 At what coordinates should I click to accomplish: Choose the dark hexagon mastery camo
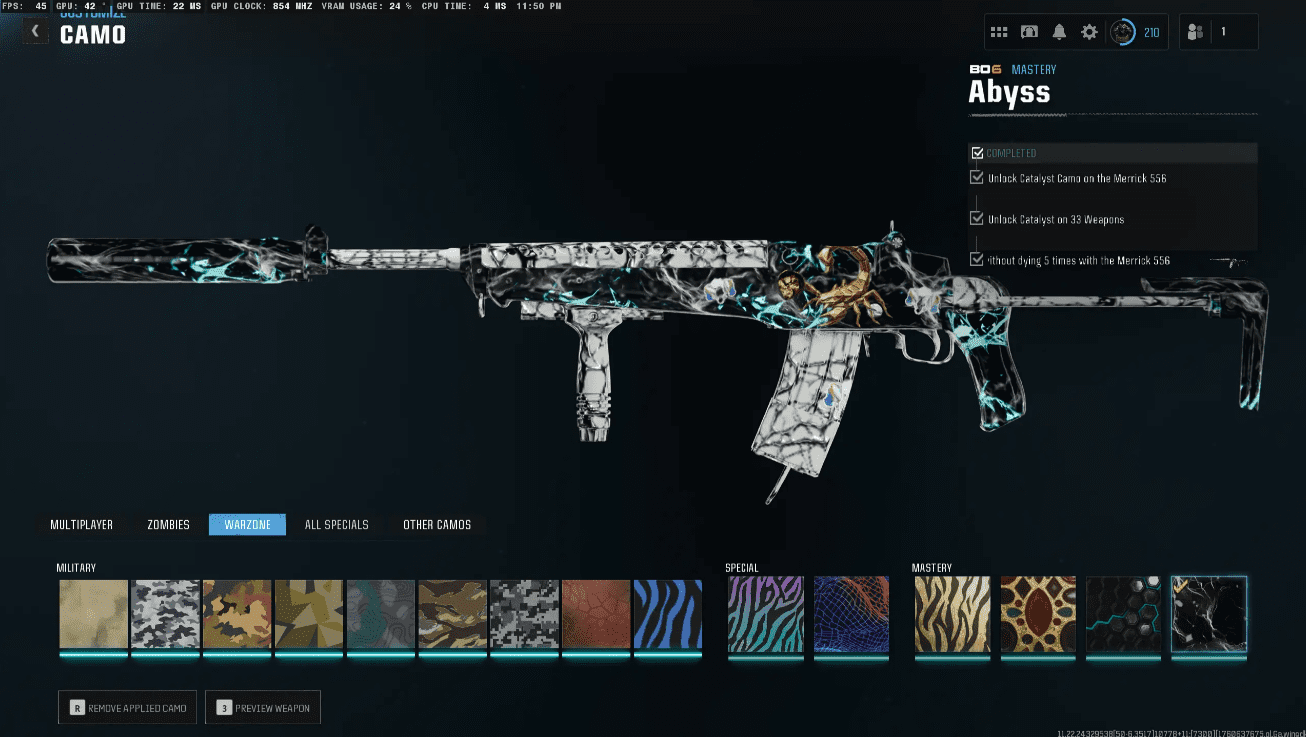coord(1124,614)
